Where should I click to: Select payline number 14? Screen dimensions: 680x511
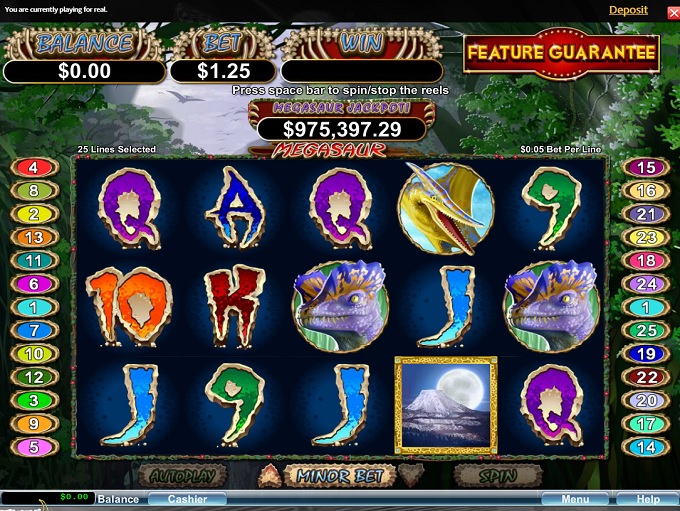point(646,447)
